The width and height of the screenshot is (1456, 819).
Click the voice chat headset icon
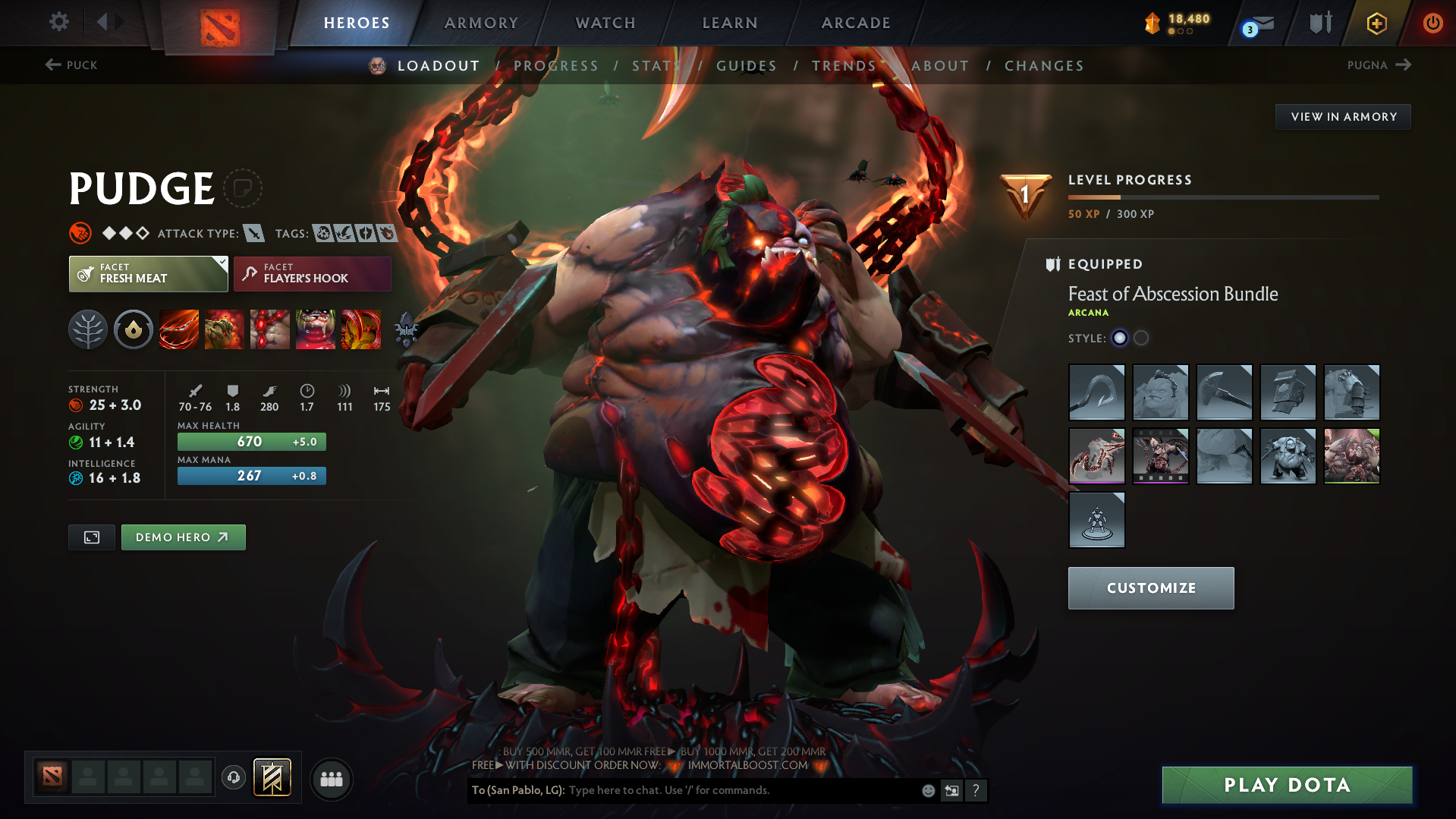point(234,779)
